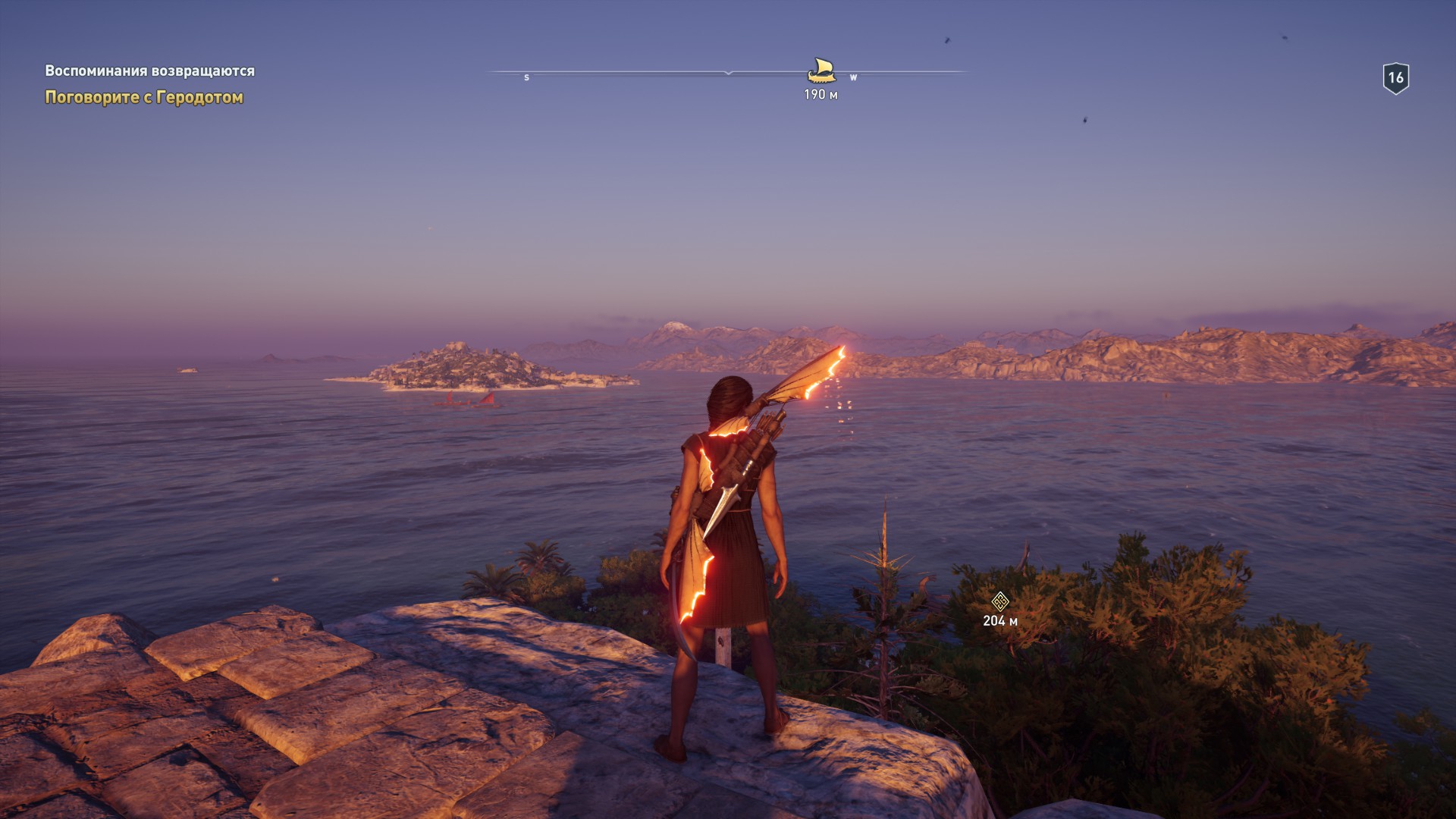
Task: Select the quest objective 'Поговорите с Геродотом'
Action: (x=144, y=98)
